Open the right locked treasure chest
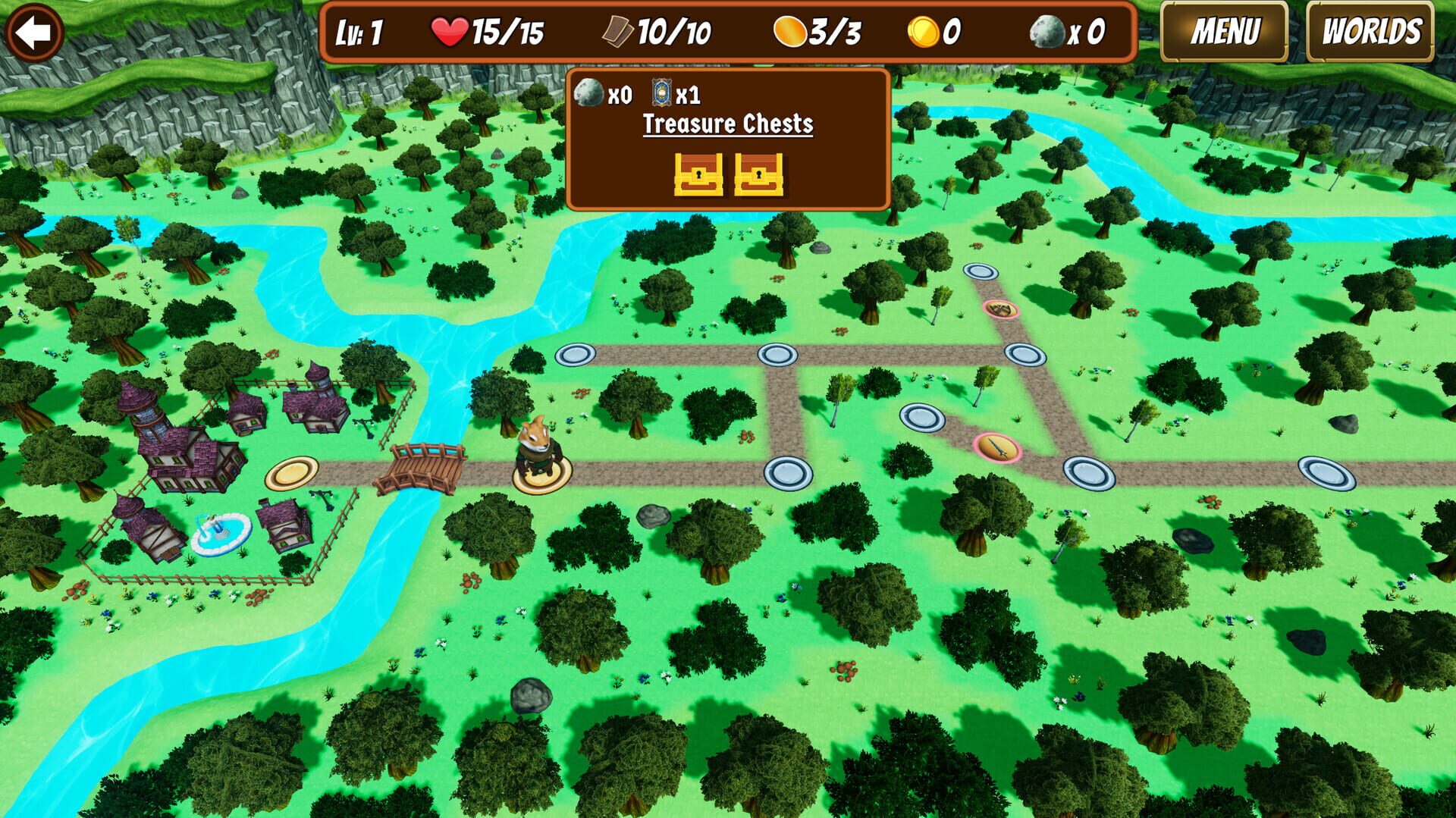 [x=758, y=176]
